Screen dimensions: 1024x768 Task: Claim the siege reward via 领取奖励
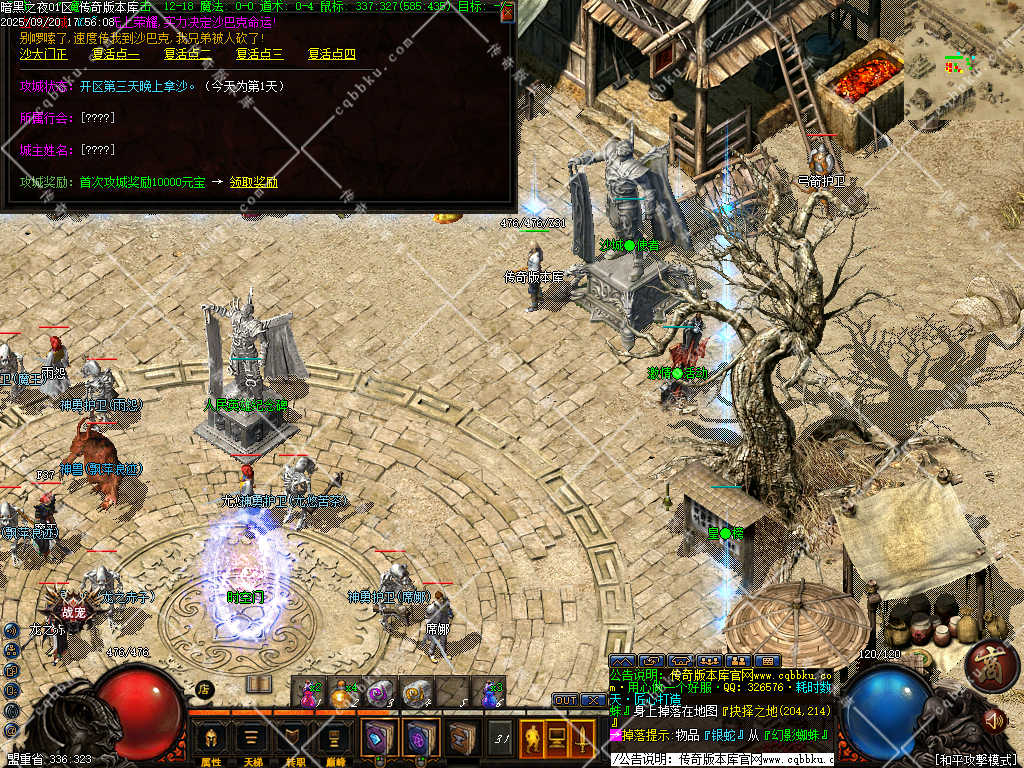253,182
